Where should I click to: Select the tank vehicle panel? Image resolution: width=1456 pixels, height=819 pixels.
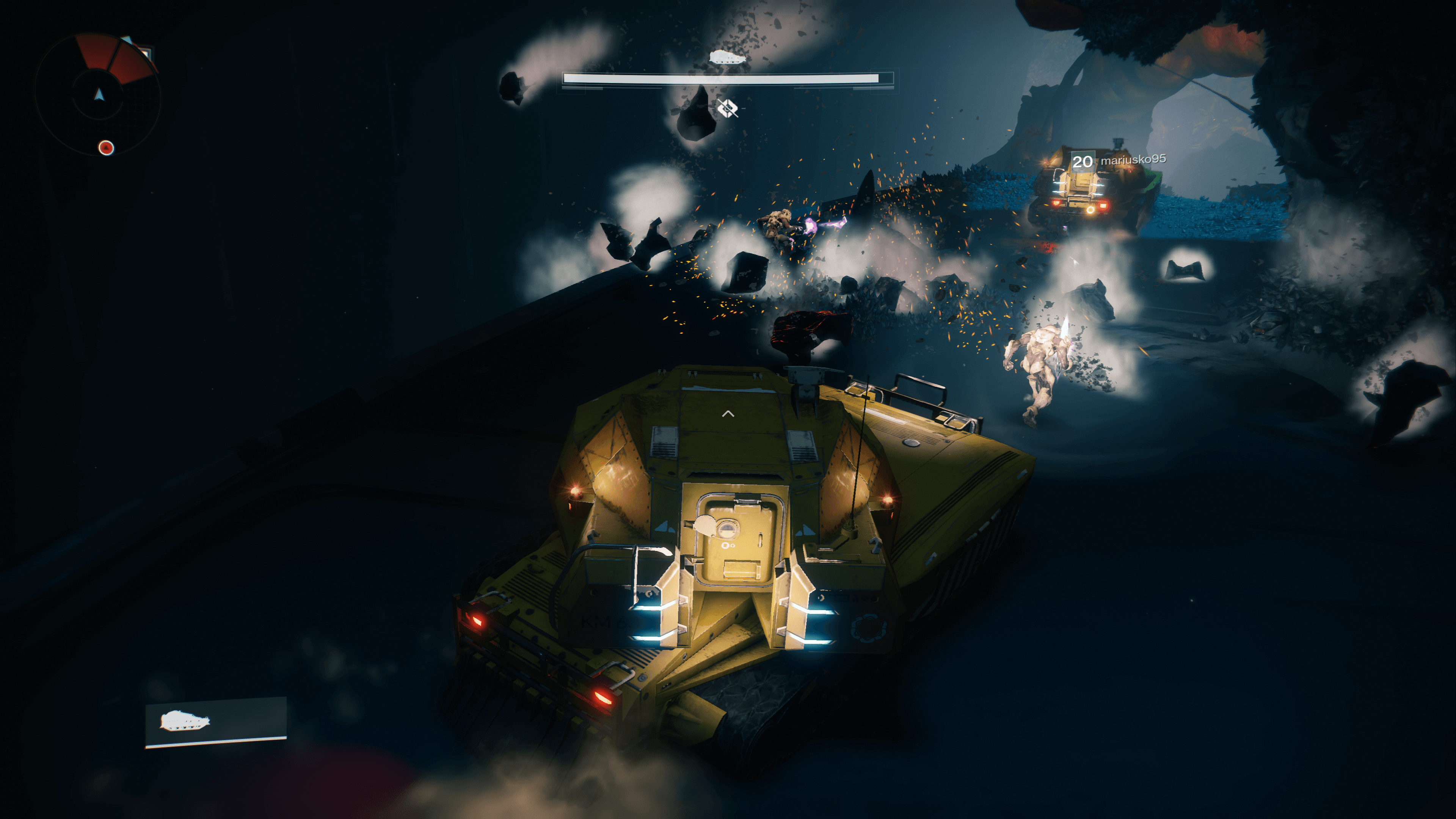(216, 722)
